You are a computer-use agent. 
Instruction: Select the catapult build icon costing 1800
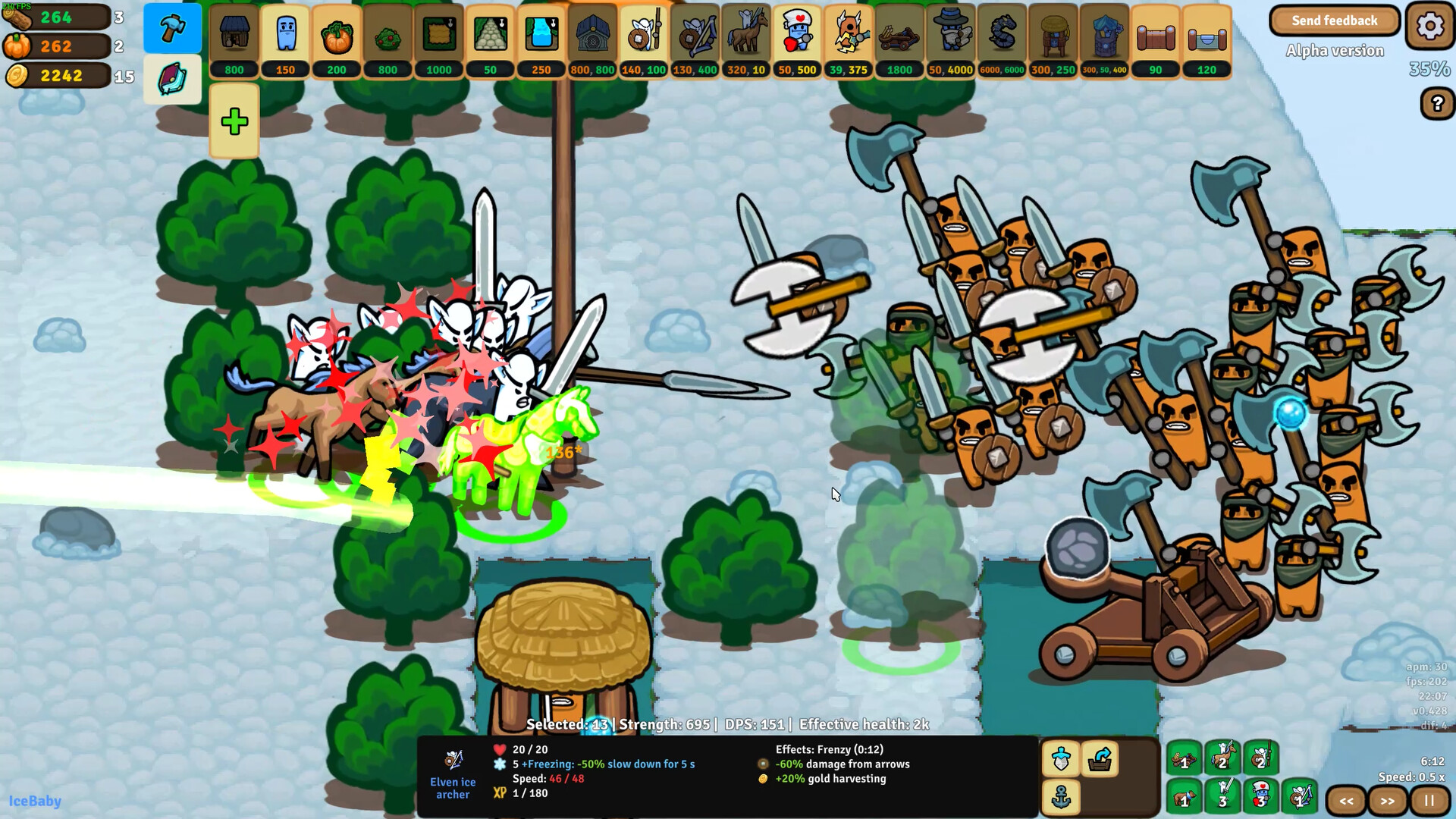click(899, 34)
